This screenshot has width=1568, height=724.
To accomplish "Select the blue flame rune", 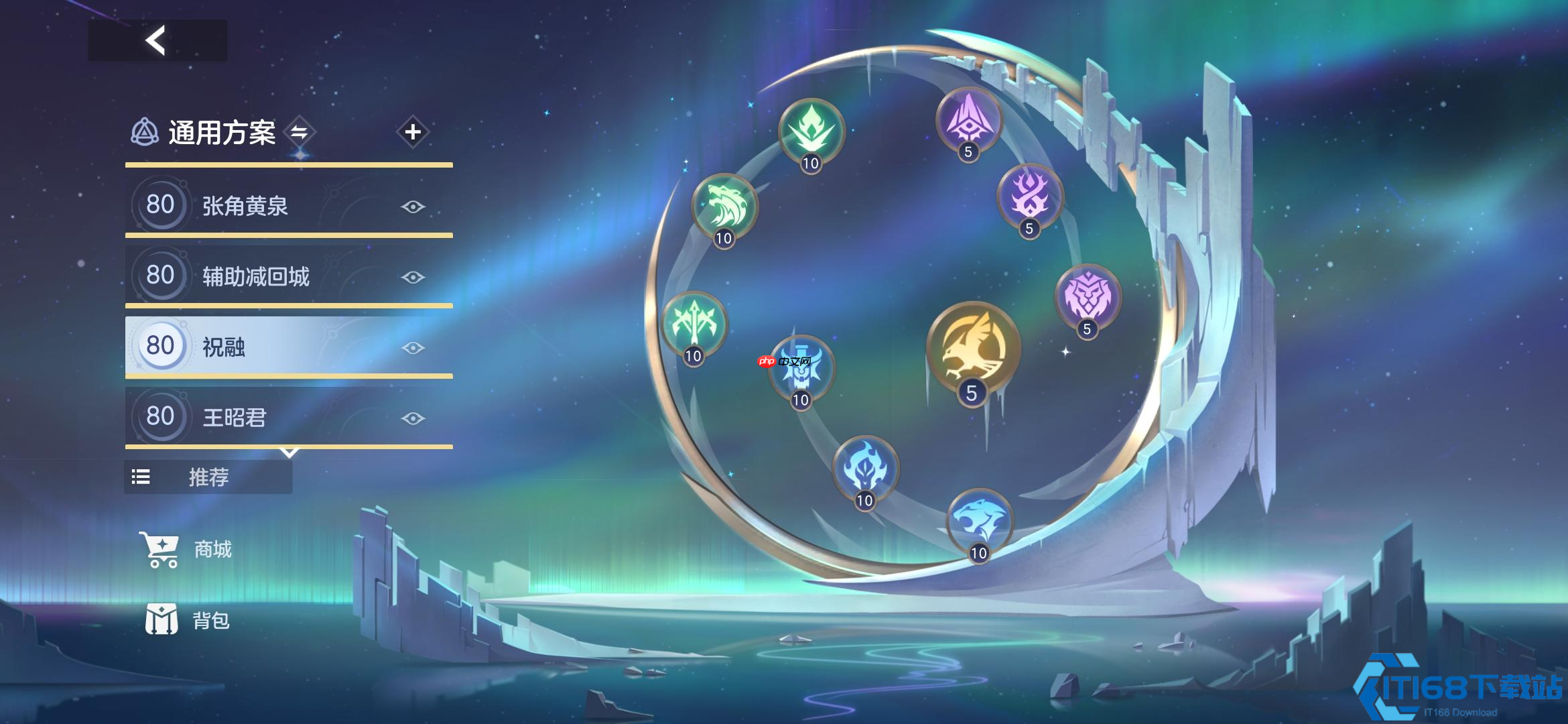I will pos(865,468).
